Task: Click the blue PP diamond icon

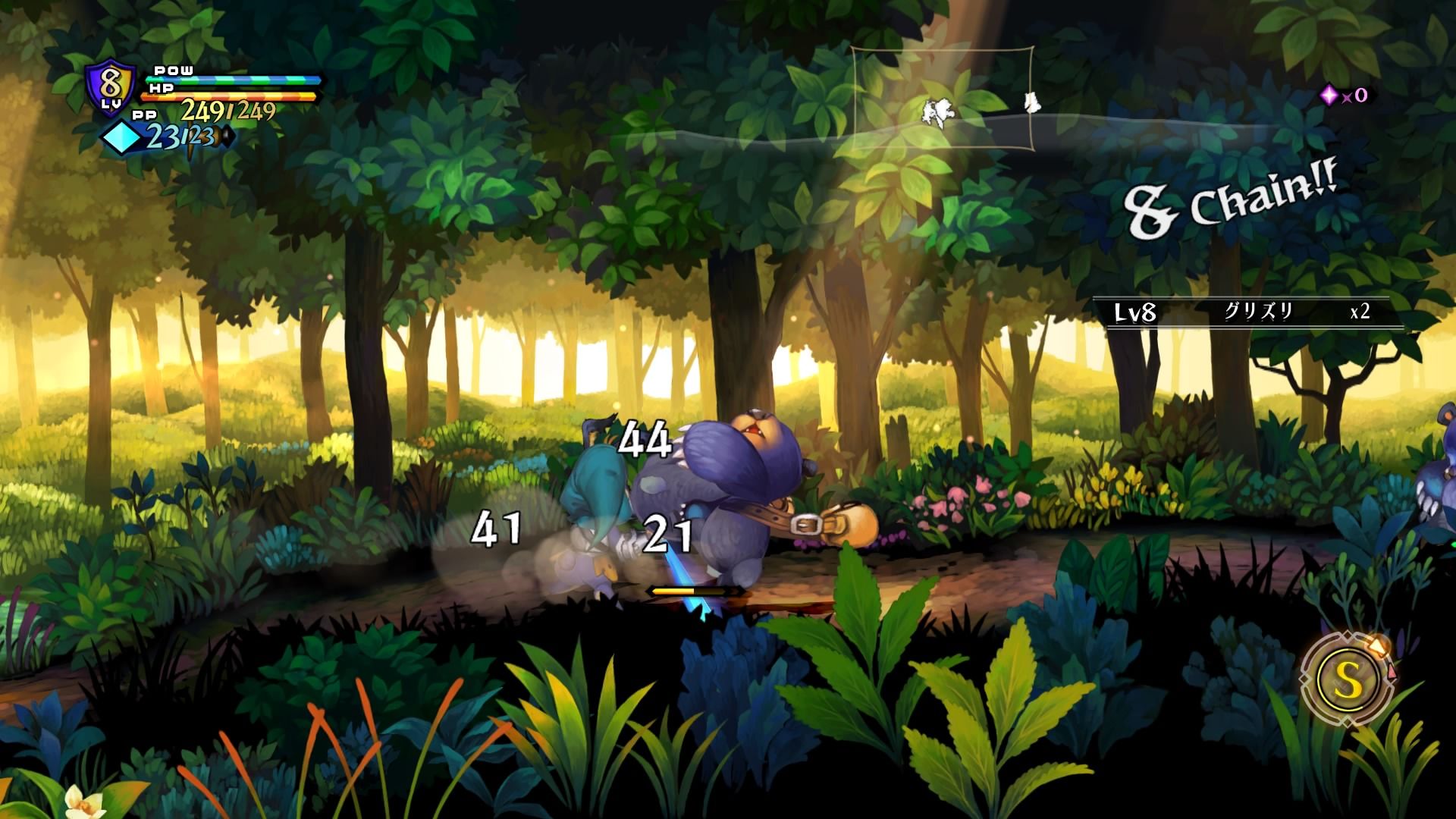Action: pos(123,138)
